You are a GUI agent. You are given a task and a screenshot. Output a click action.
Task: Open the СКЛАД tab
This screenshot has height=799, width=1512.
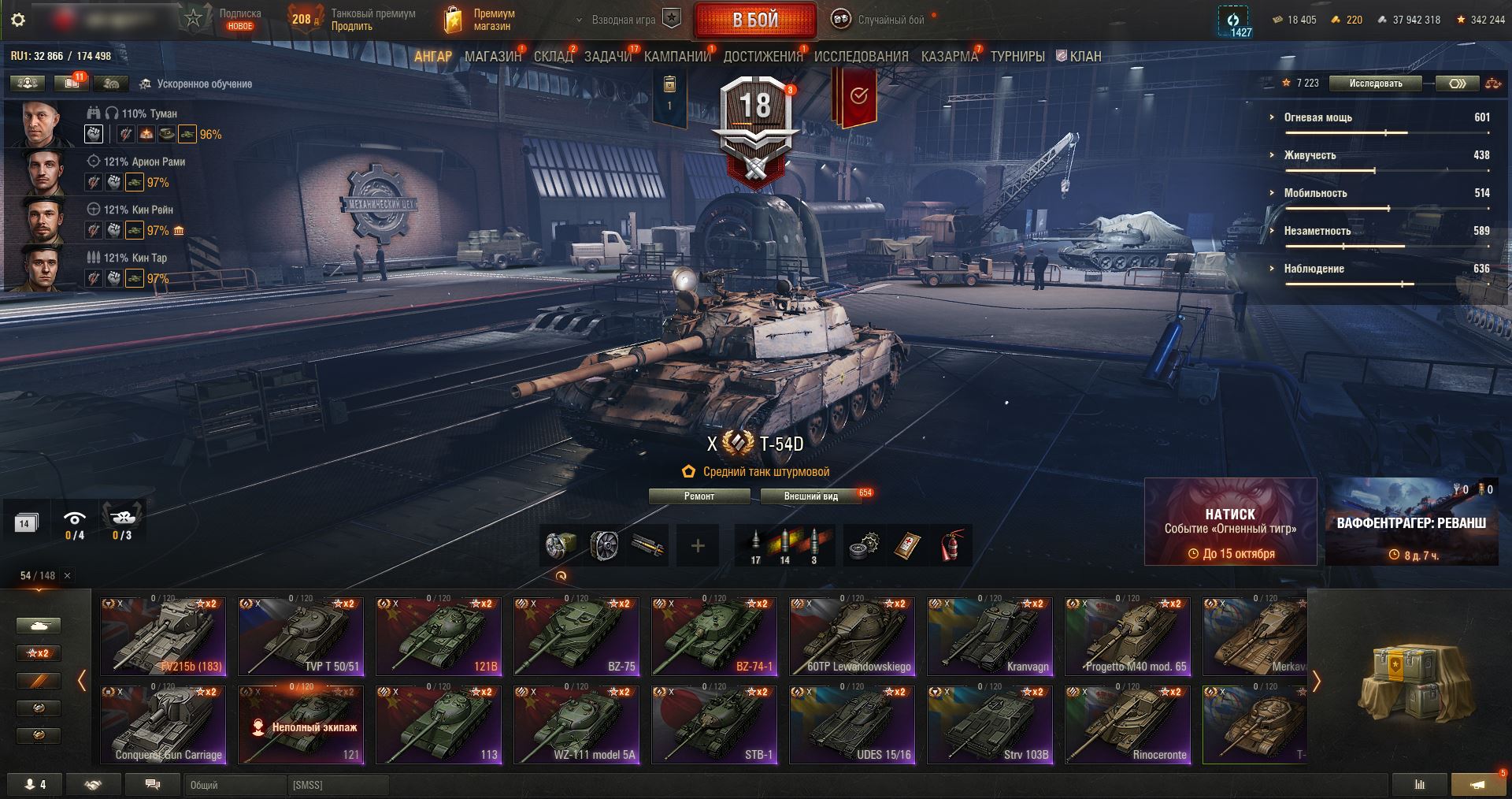tap(553, 56)
